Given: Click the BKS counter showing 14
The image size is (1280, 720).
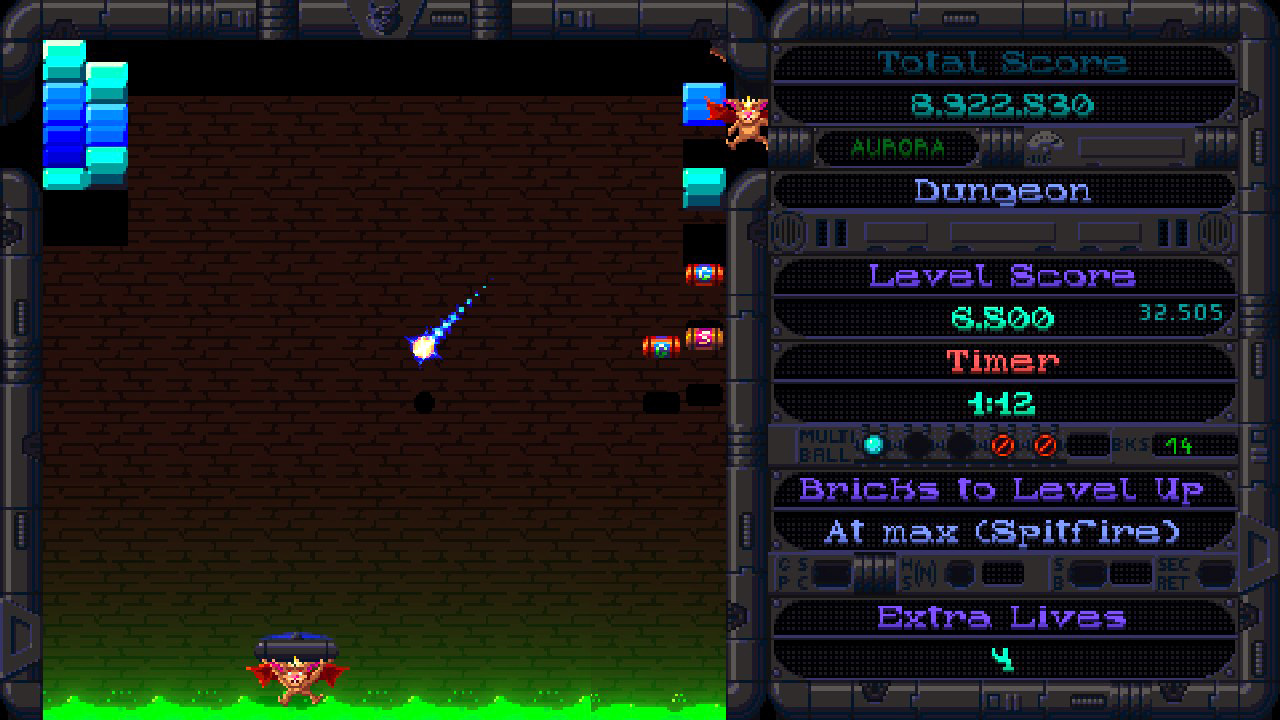Looking at the screenshot, I should pos(1178,445).
